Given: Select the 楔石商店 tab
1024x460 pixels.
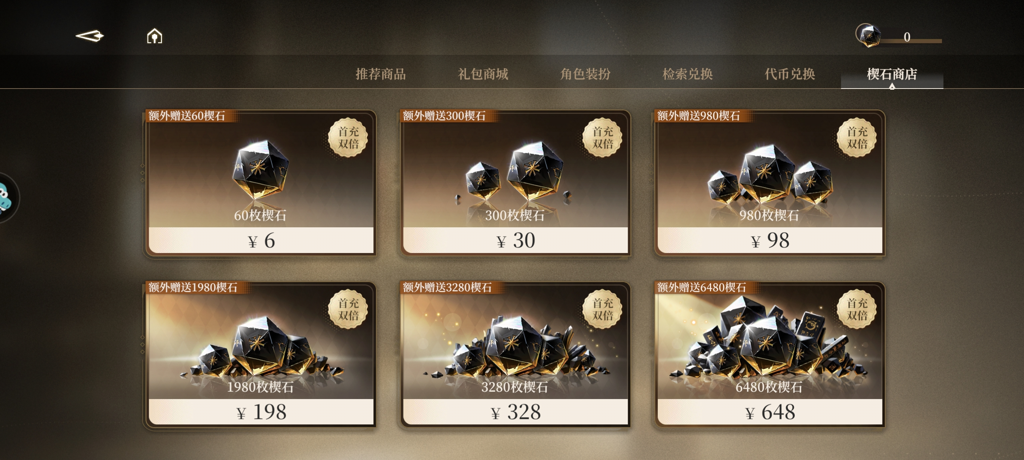Looking at the screenshot, I should [892, 74].
